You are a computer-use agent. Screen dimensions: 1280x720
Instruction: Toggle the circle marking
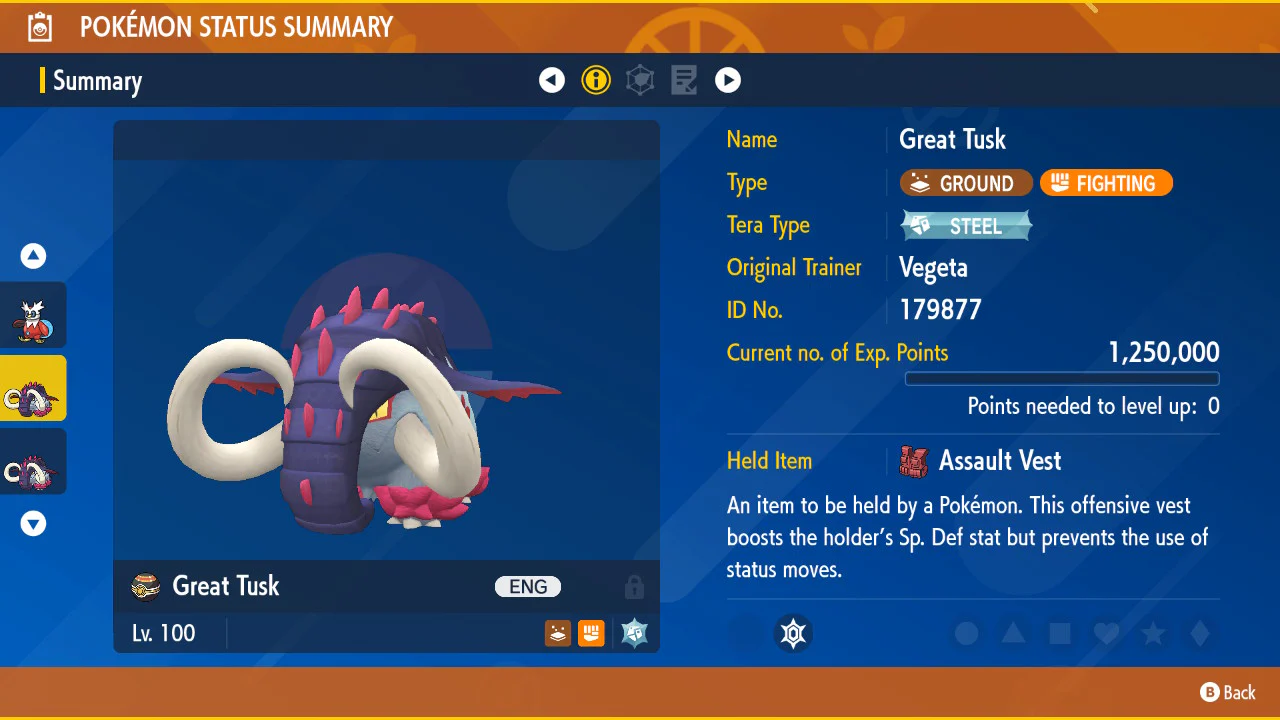(x=966, y=633)
